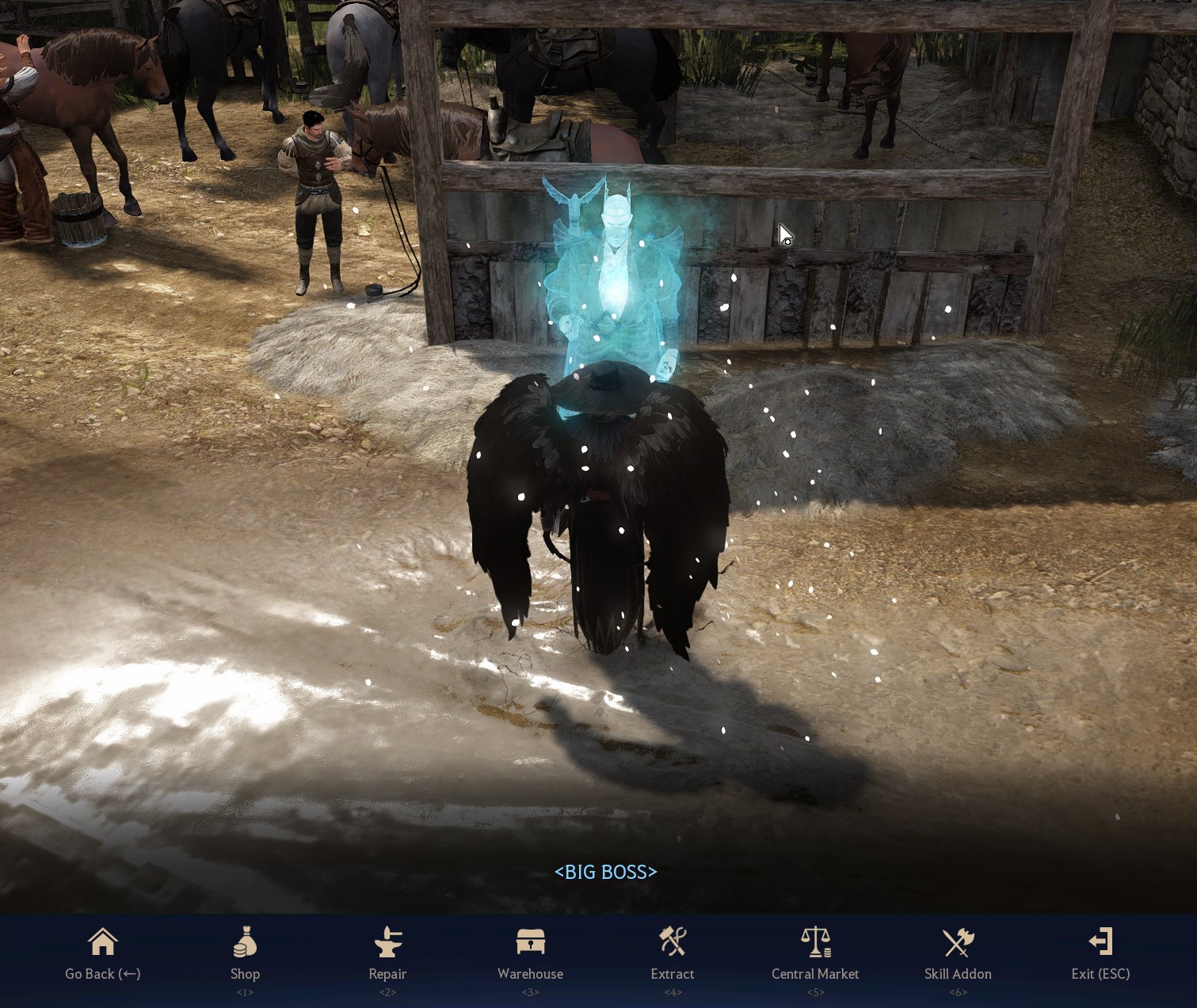1197x1008 pixels.
Task: Open the Central Market
Action: pos(815,954)
